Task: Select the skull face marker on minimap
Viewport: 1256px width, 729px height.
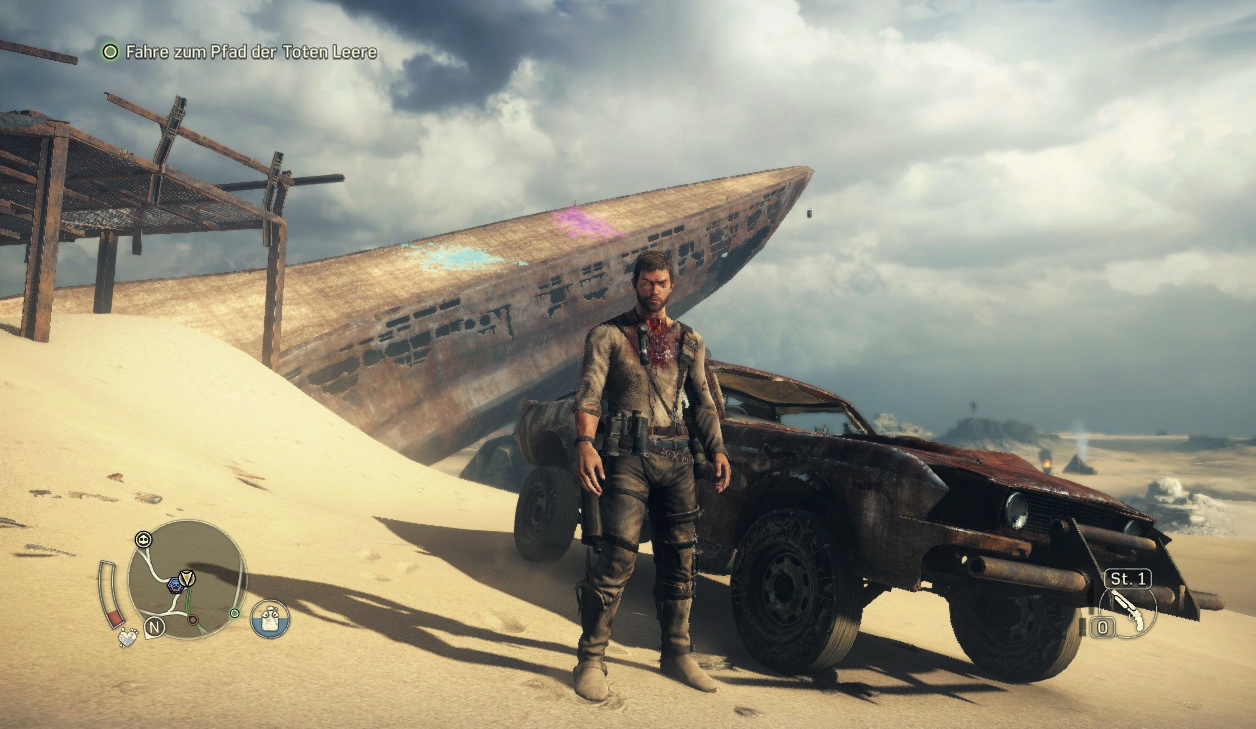Action: coord(143,539)
